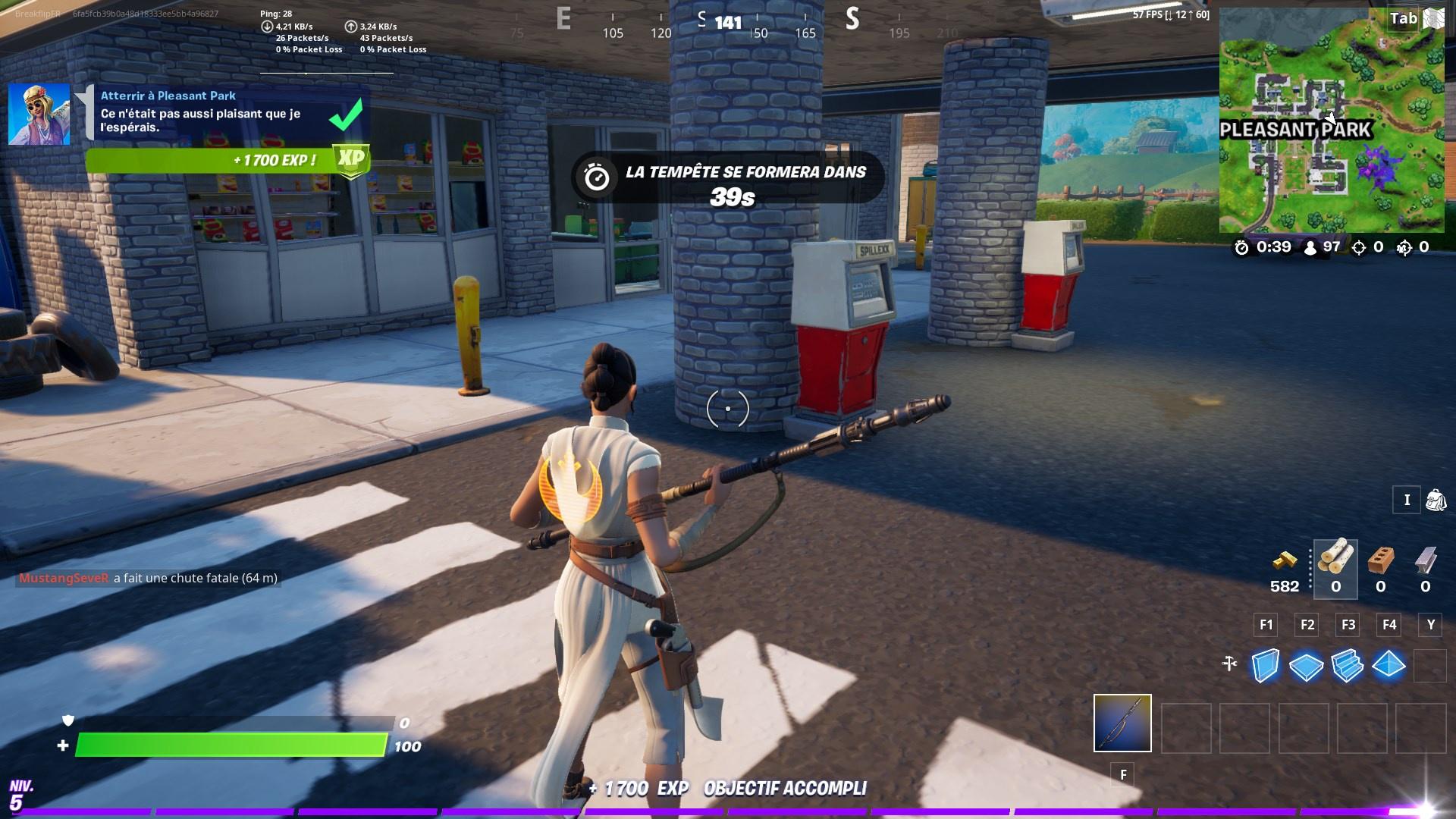Select the pickaxe hotbar slot
1456x819 pixels.
tap(1122, 724)
